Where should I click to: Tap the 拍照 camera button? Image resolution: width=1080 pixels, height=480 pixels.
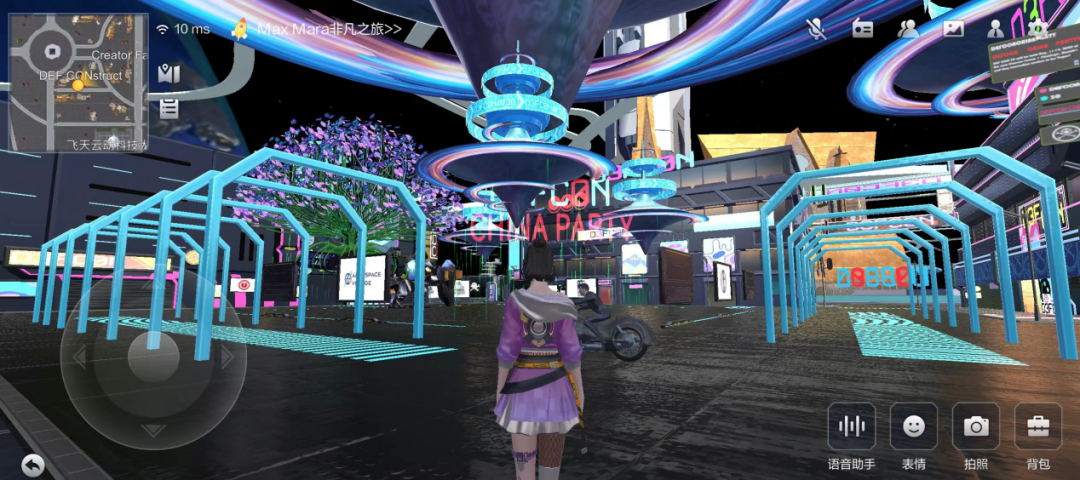[976, 427]
